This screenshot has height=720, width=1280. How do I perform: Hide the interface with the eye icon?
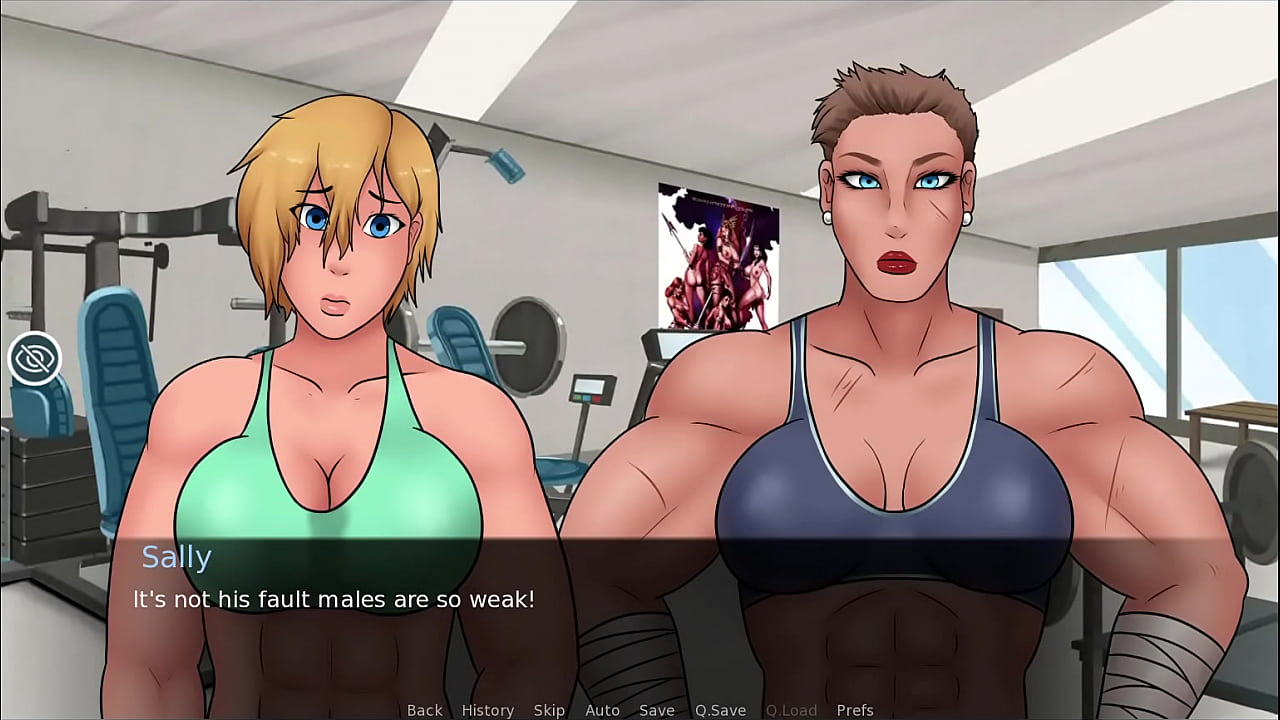click(x=35, y=358)
